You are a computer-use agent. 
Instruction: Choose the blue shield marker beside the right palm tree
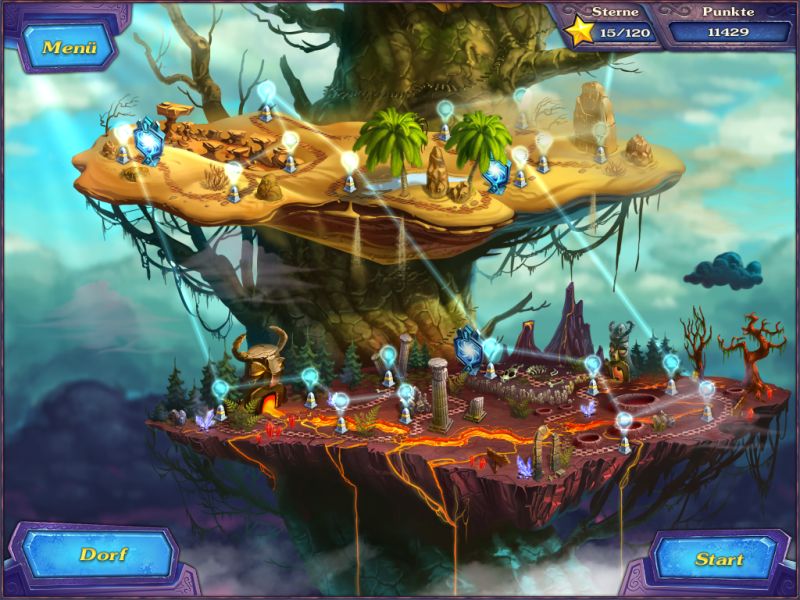[x=497, y=174]
